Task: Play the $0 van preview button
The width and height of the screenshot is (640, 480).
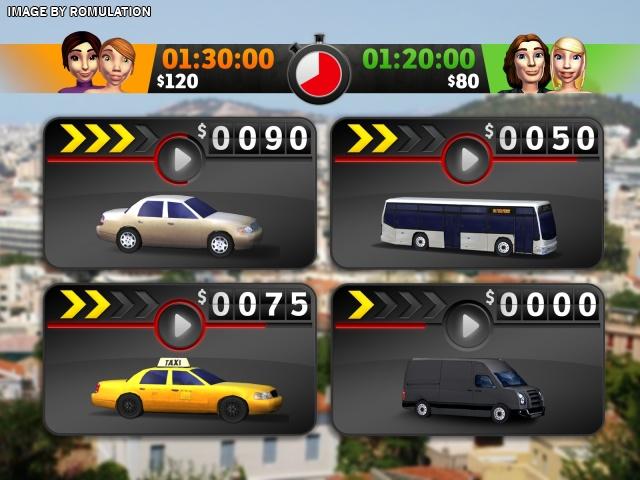Action: [x=468, y=324]
